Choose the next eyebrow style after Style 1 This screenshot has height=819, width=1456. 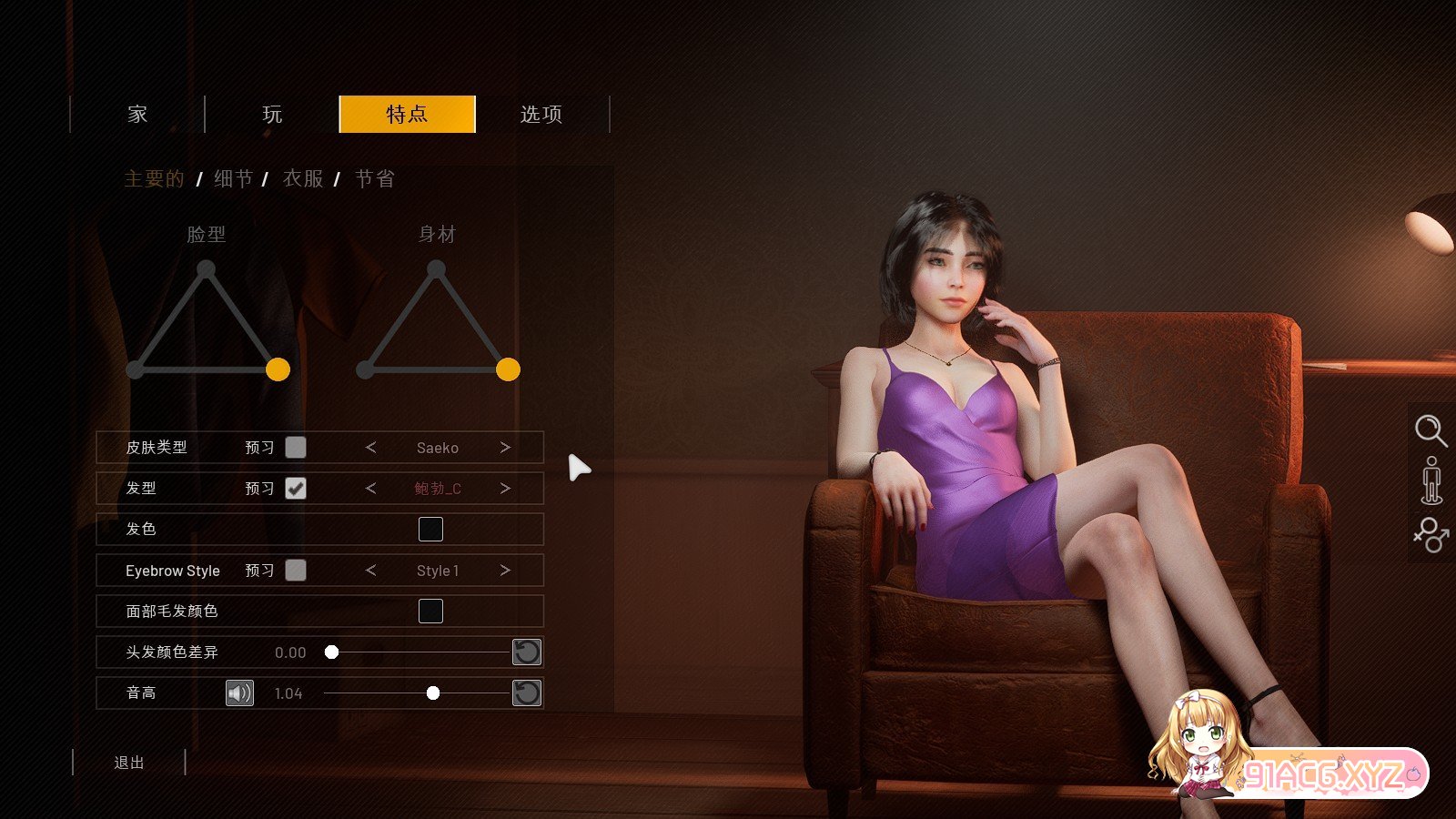coord(505,571)
